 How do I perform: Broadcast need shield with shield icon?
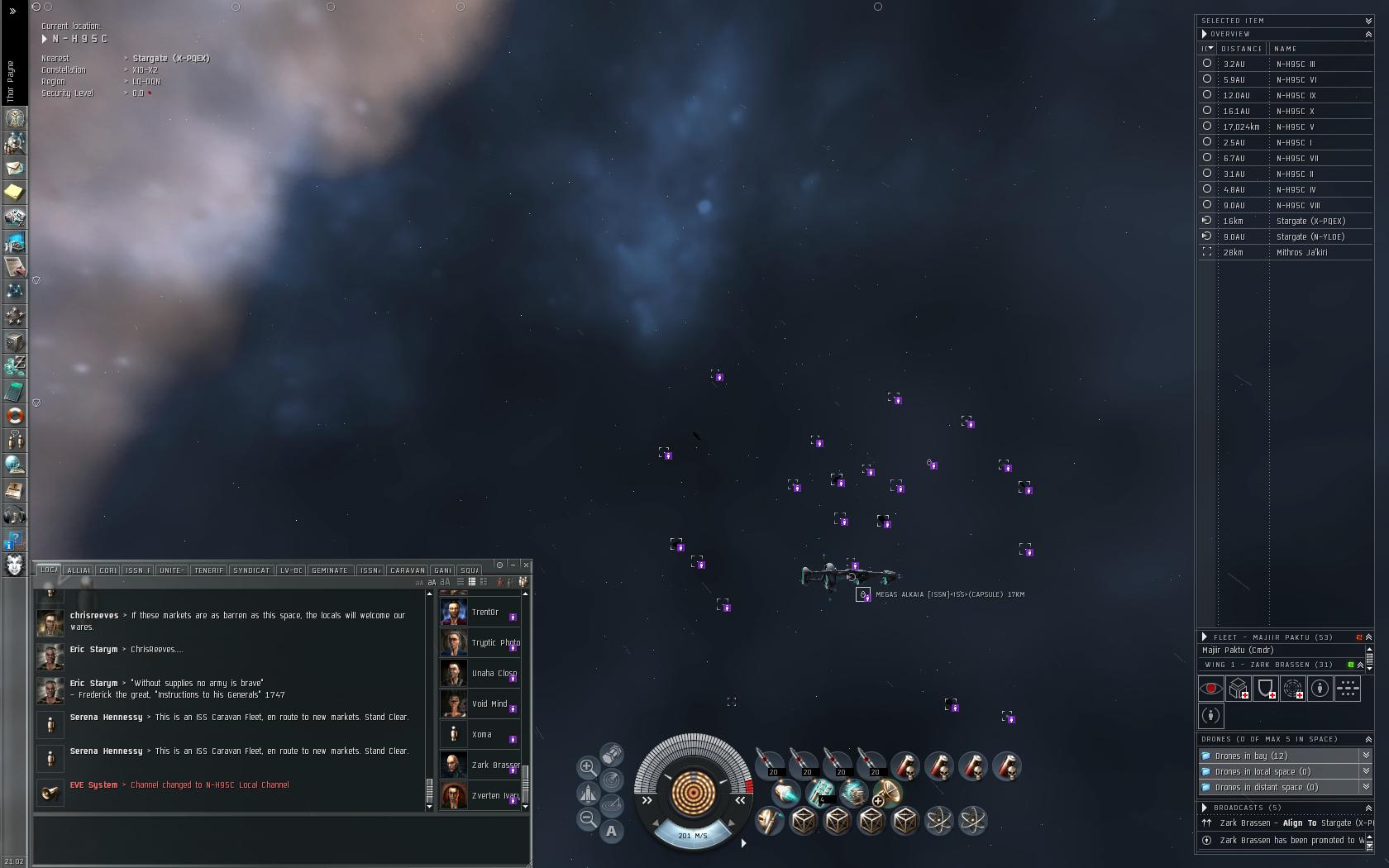pos(1265,689)
